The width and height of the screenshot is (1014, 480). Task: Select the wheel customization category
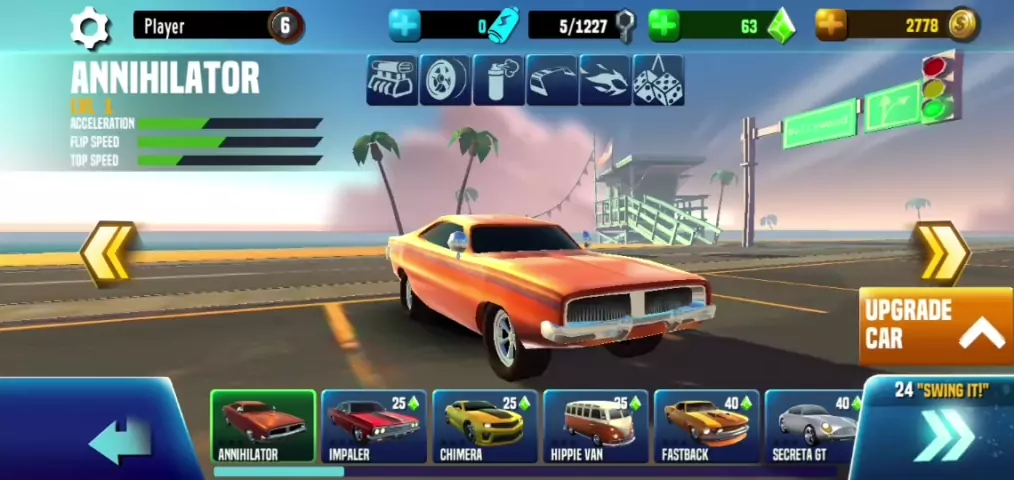[444, 80]
